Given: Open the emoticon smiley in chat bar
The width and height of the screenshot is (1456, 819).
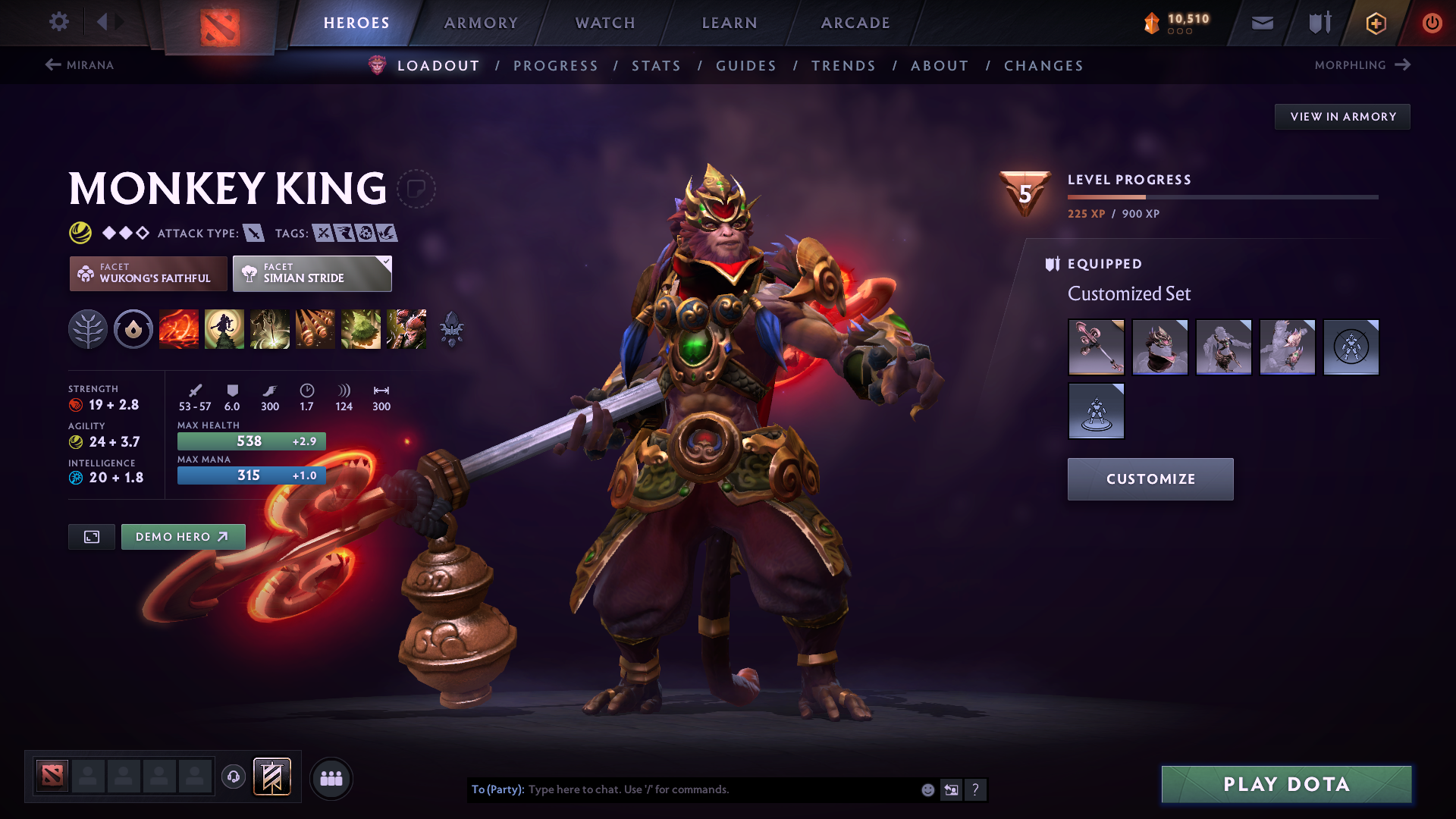Looking at the screenshot, I should [x=927, y=789].
